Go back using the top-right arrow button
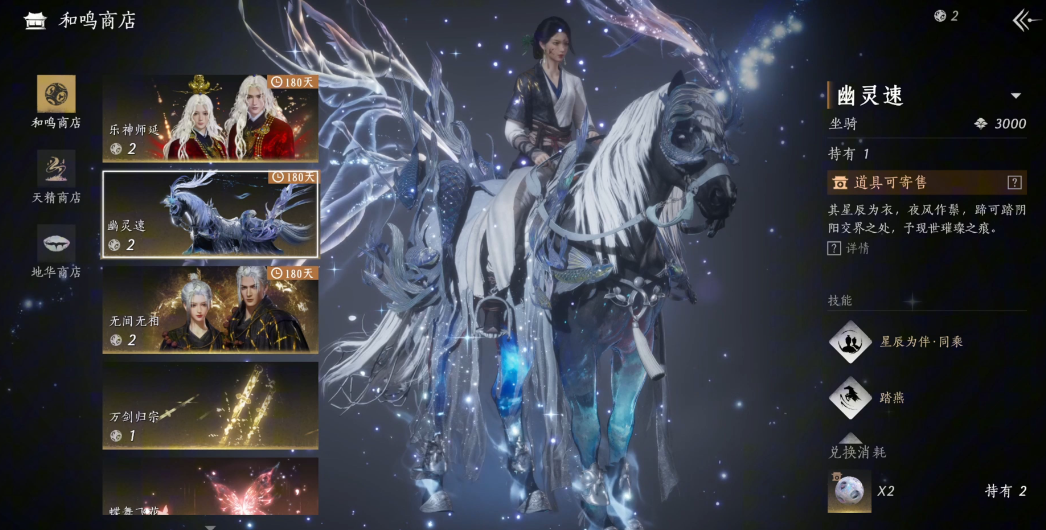Screen dimensions: 1046x530 click(x=1022, y=19)
